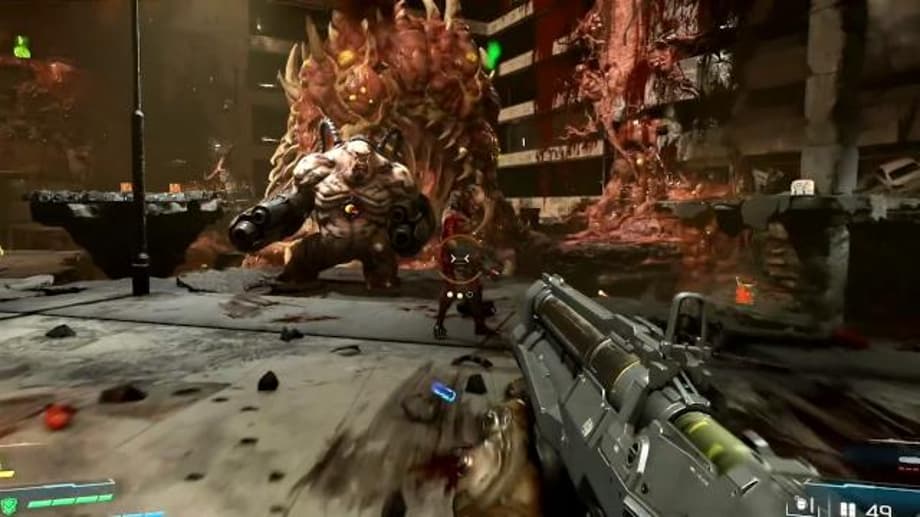Click the green armor shield icon
The width and height of the screenshot is (920, 517).
9,505
